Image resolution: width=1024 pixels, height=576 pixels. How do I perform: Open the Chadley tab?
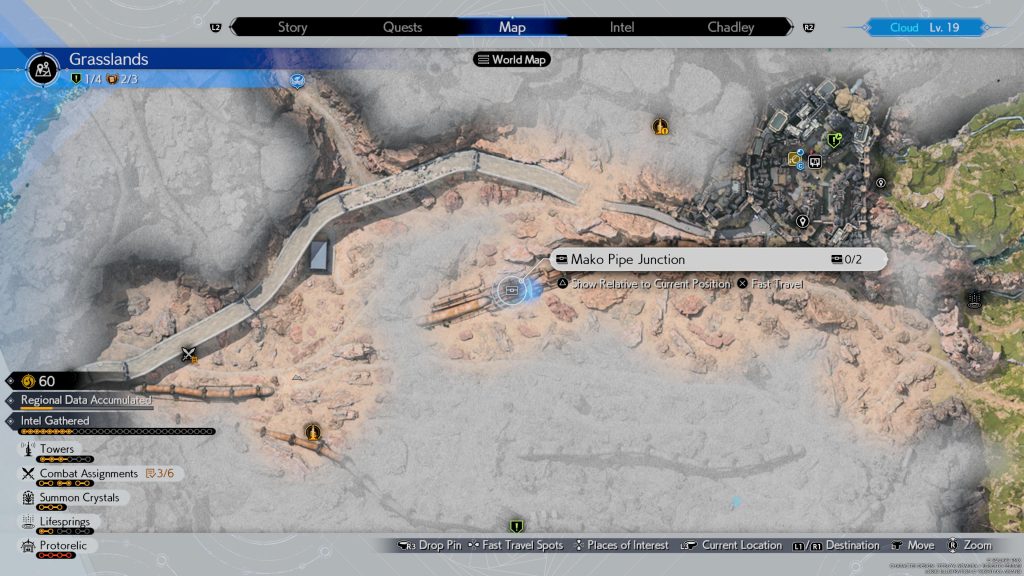coord(731,27)
